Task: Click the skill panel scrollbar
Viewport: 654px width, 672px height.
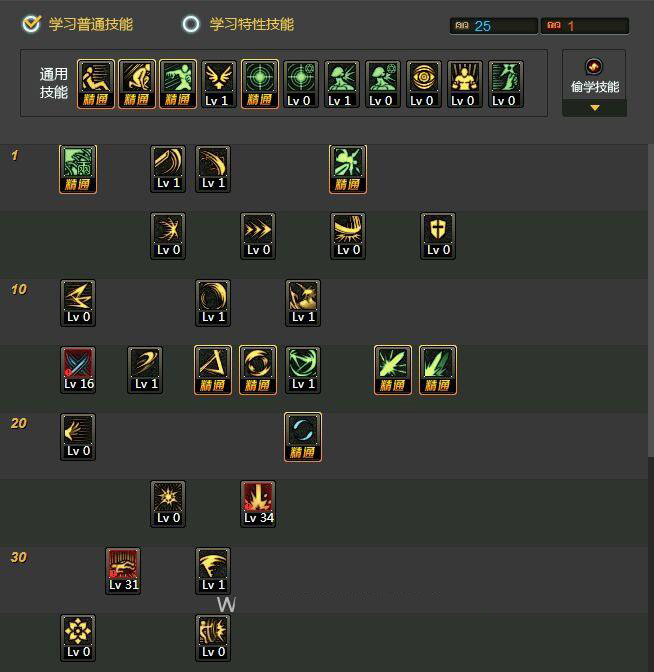Action: (650, 300)
